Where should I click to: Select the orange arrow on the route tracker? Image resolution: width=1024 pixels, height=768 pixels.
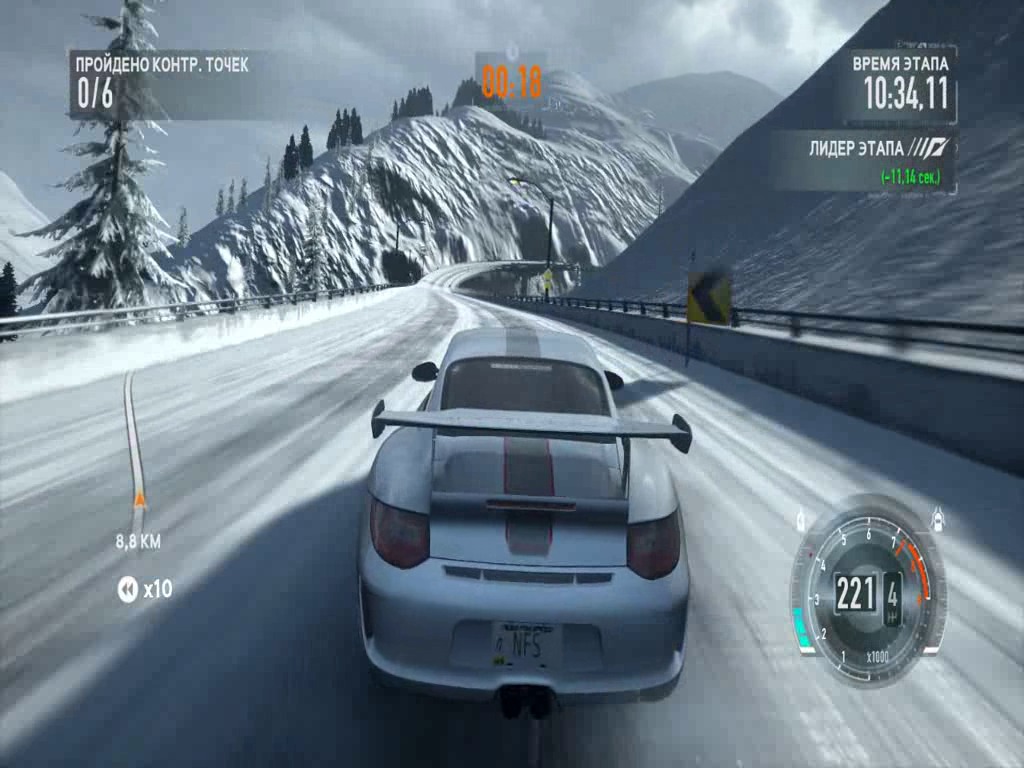(x=139, y=497)
